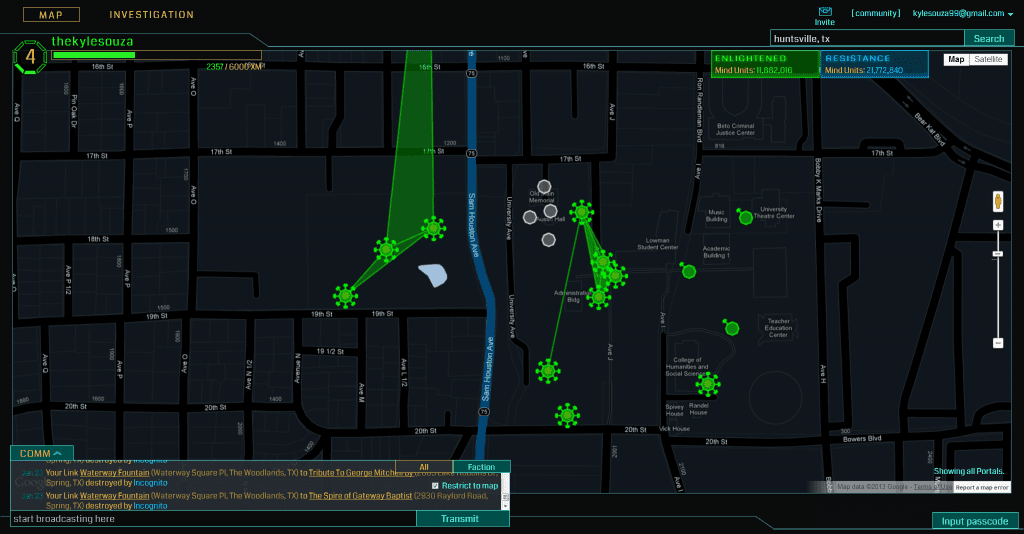Toggle the Restrict to map checkbox
Image resolution: width=1024 pixels, height=534 pixels.
click(x=435, y=485)
